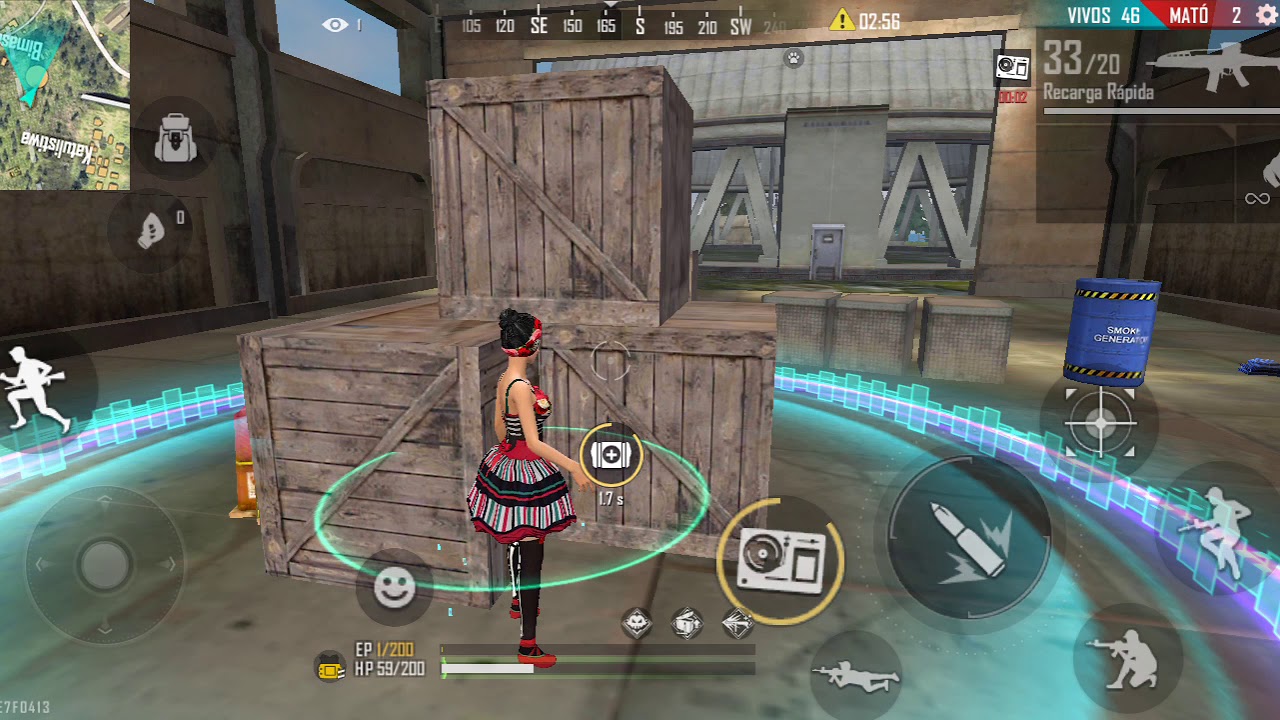
Task: Tap the spectator eye icon
Action: tap(335, 25)
